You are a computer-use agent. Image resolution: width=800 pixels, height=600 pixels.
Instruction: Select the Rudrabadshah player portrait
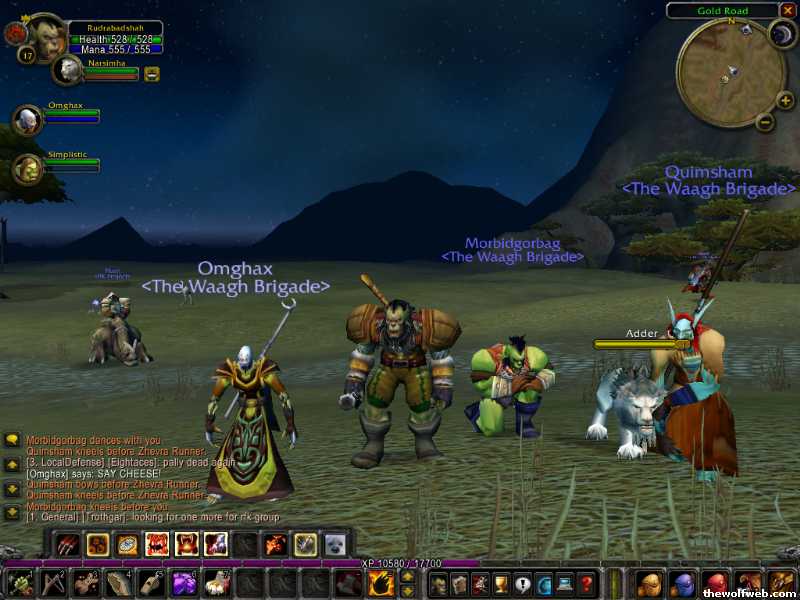[x=45, y=38]
